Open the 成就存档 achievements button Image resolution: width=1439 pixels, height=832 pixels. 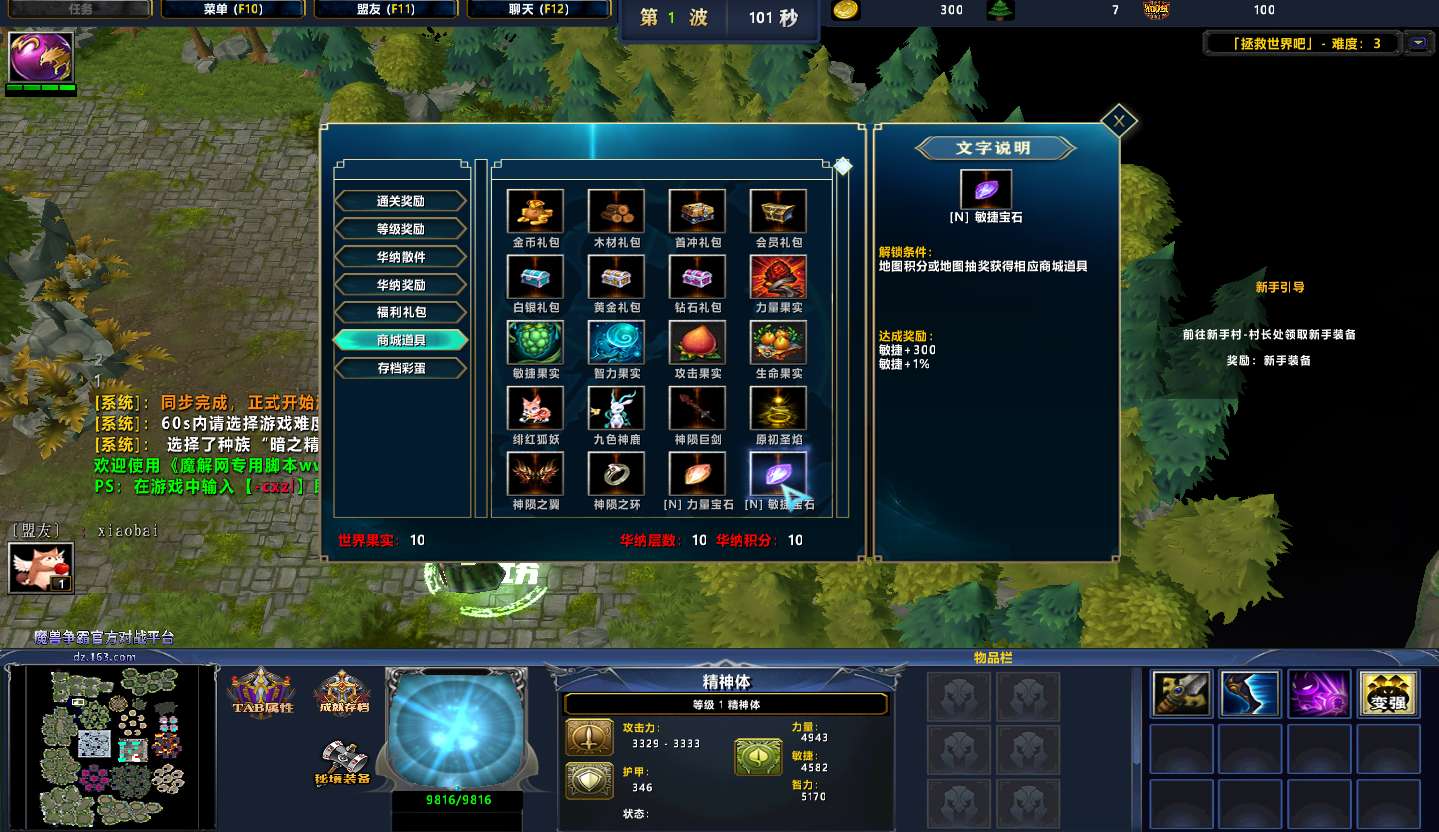point(342,692)
